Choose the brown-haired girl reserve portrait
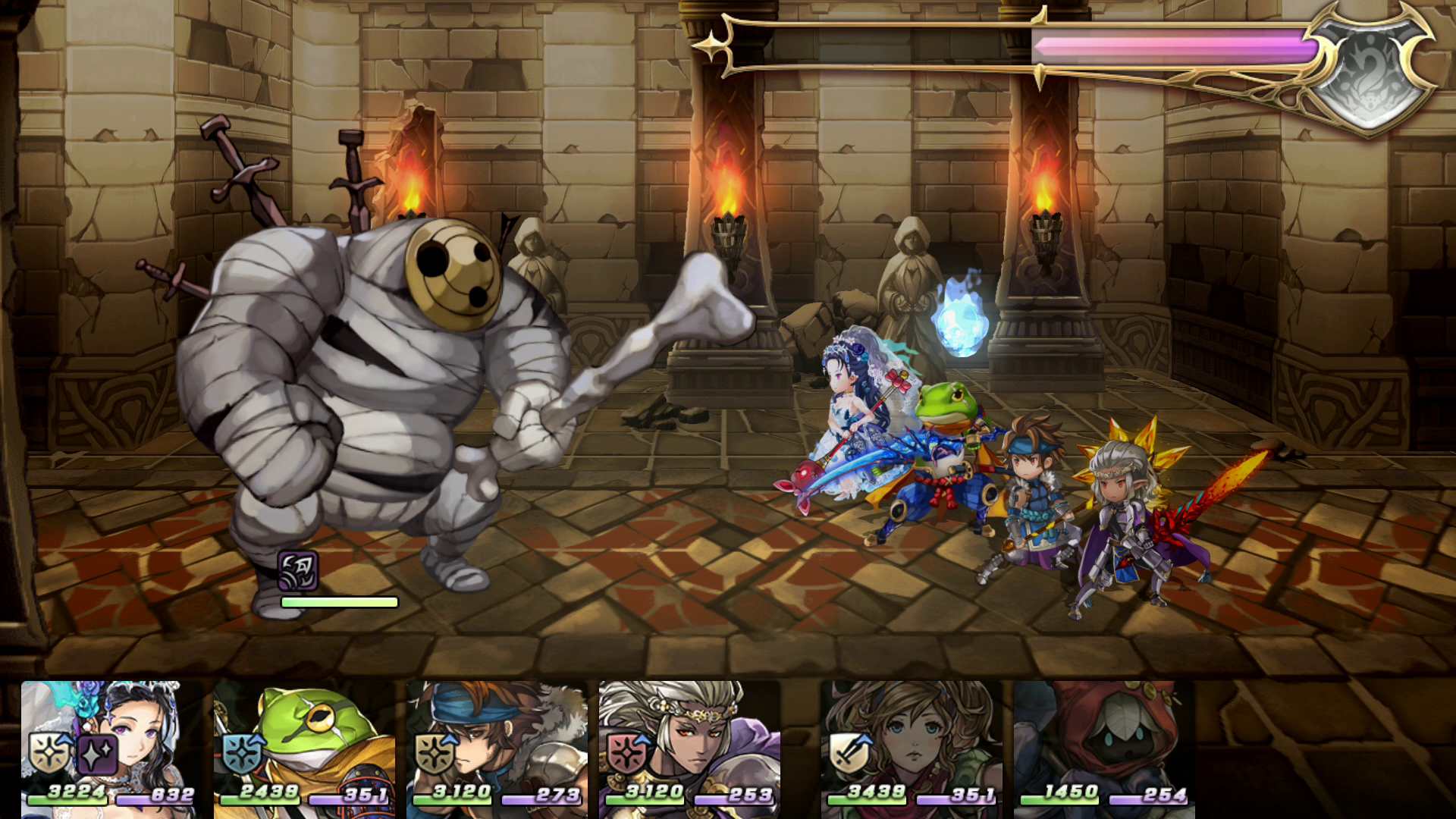The image size is (1456, 819). (911, 747)
